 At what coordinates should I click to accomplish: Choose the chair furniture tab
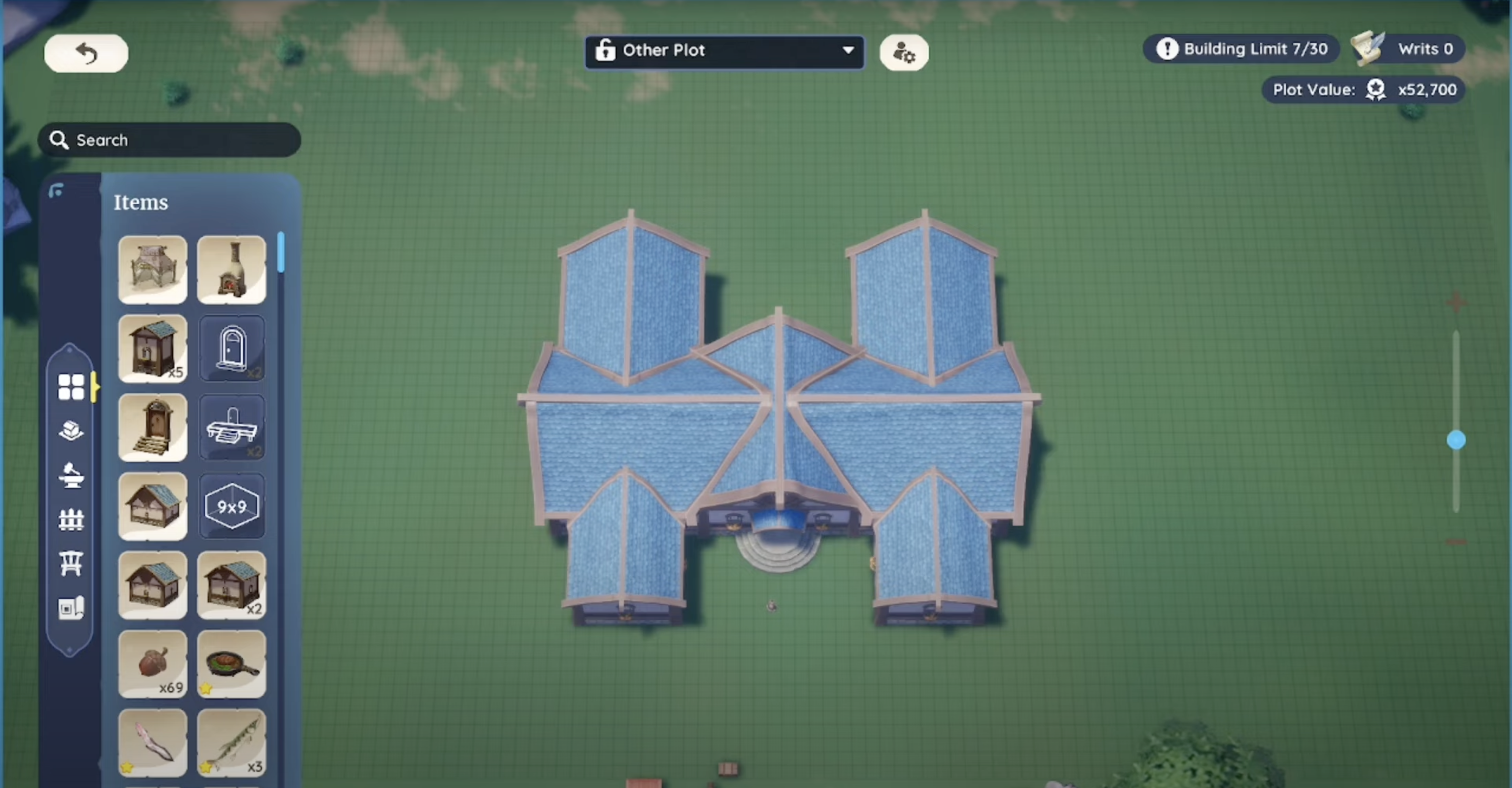point(71,564)
